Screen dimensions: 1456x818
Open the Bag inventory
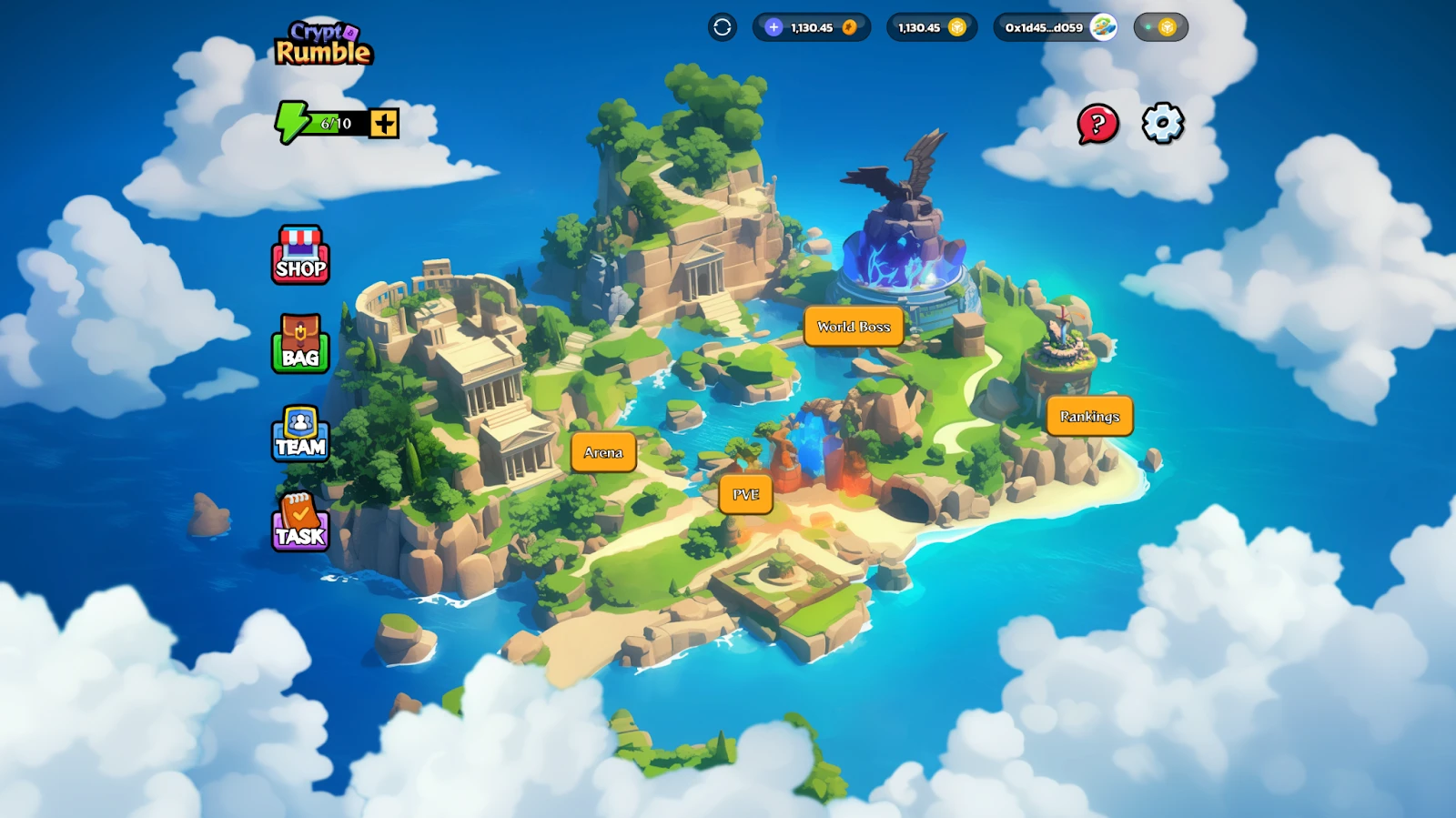point(300,344)
